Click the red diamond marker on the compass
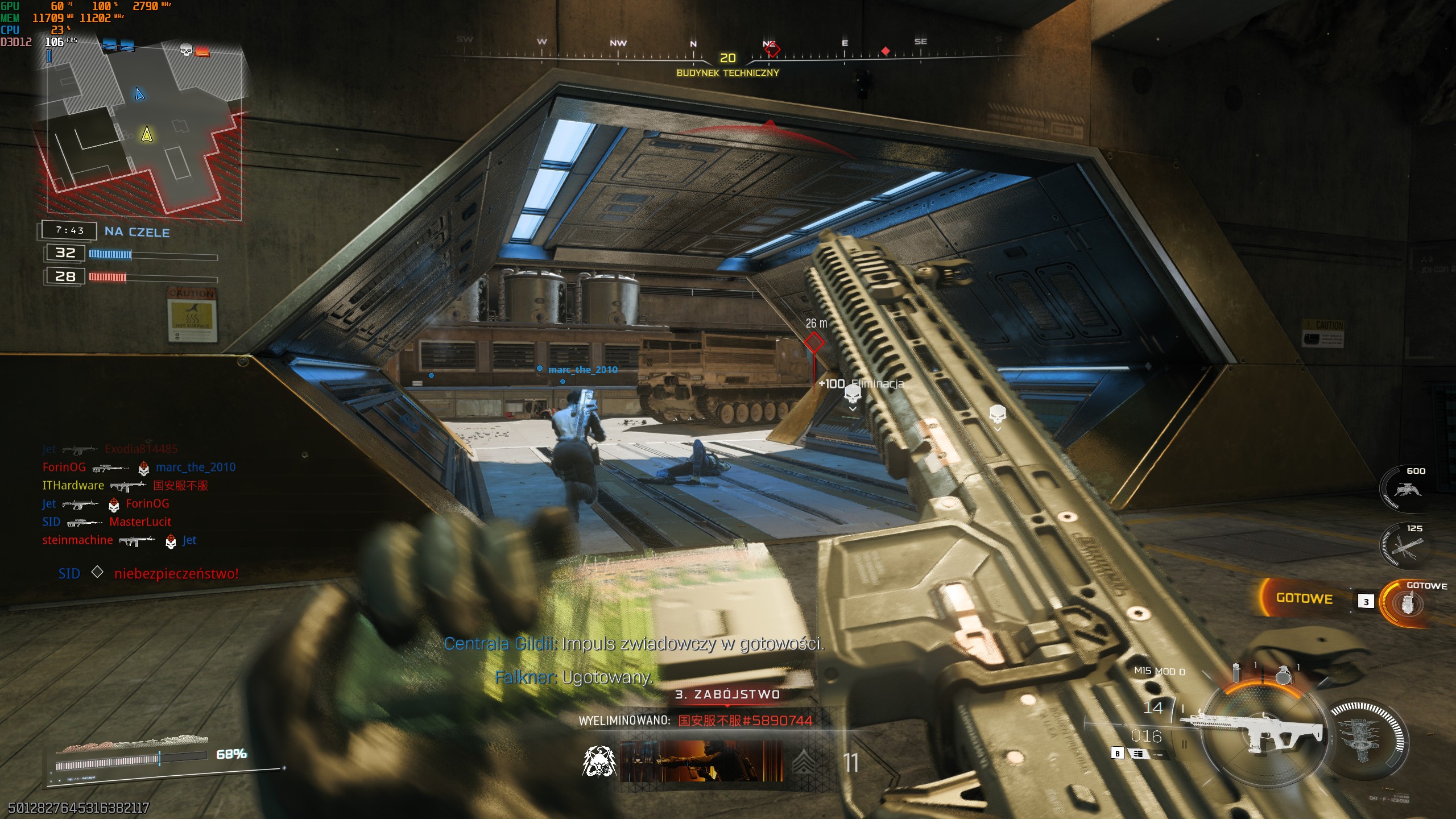Viewport: 1456px width, 819px height. (885, 51)
